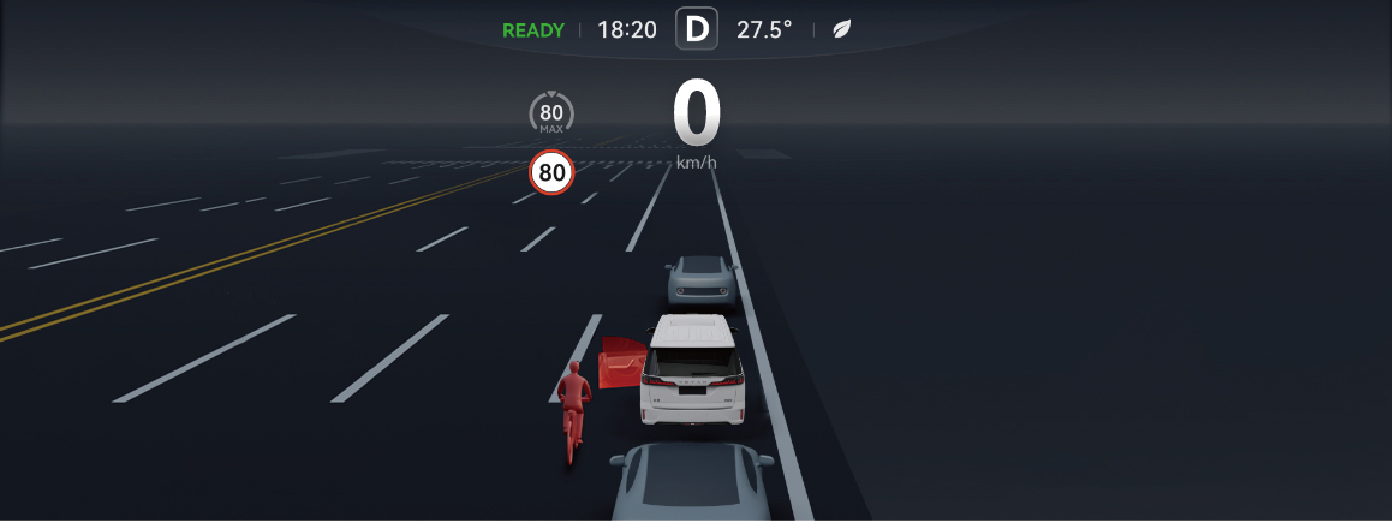Viewport: 1392px width, 521px height.
Task: Click the red-ringed 80 speed limit sign
Action: [552, 173]
